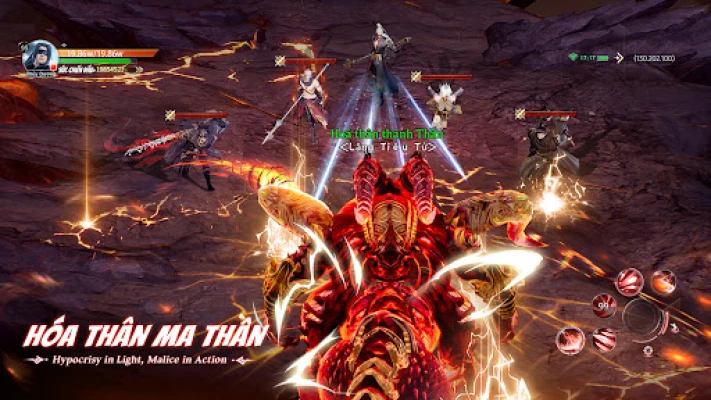Image resolution: width=711 pixels, height=400 pixels.
Task: Tap the exit arrow icon beside coordinates
Action: tap(617, 58)
